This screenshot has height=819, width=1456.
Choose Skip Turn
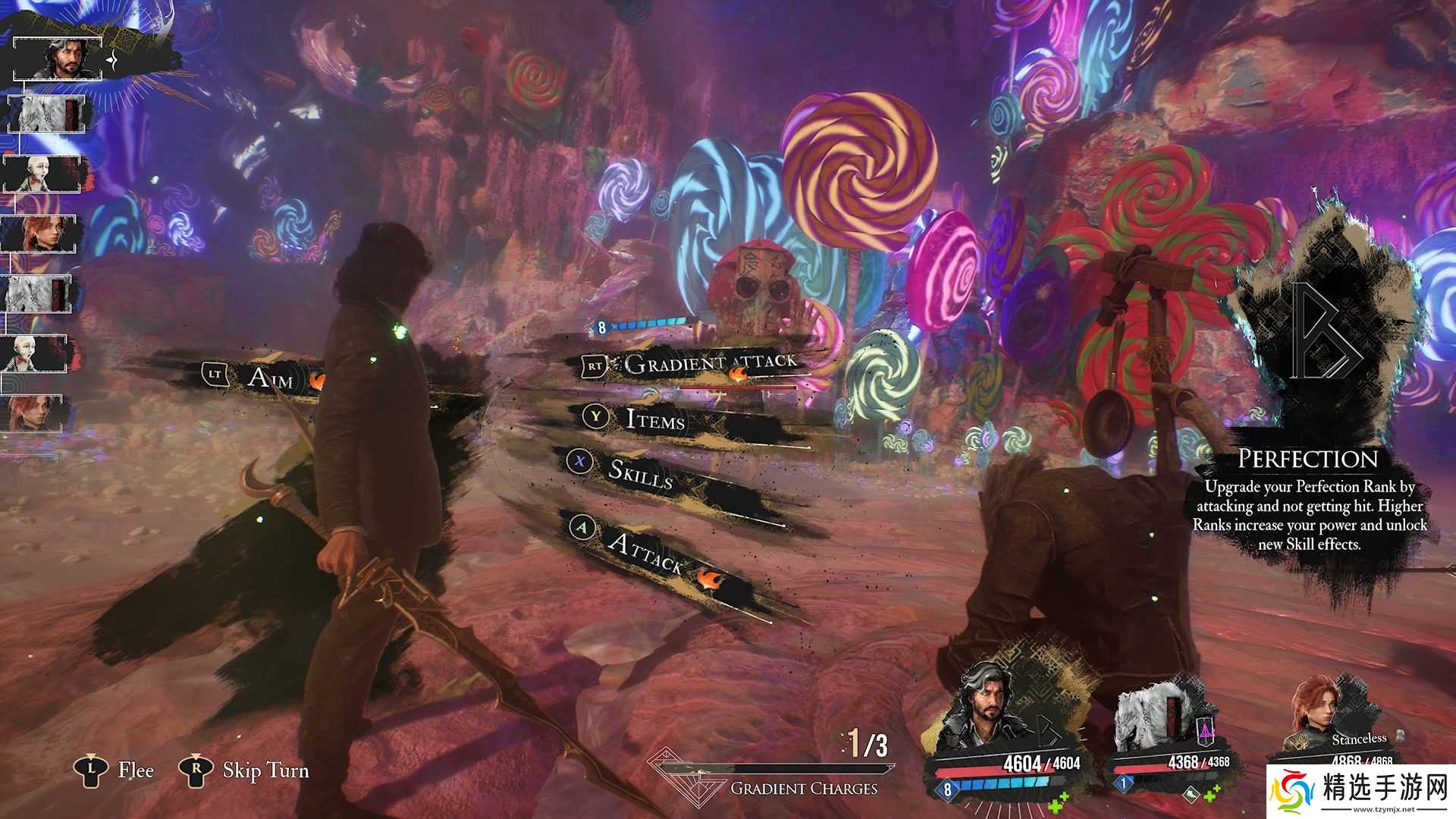pyautogui.click(x=265, y=770)
